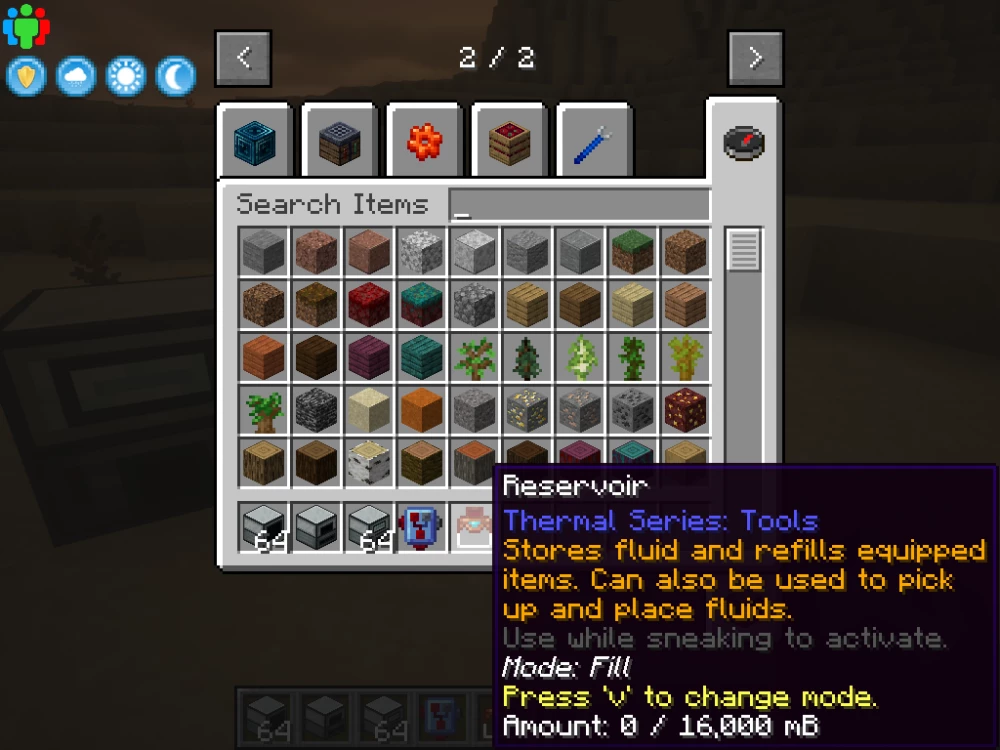
Task: Go to the next creative tab page
Action: pyautogui.click(x=755, y=58)
